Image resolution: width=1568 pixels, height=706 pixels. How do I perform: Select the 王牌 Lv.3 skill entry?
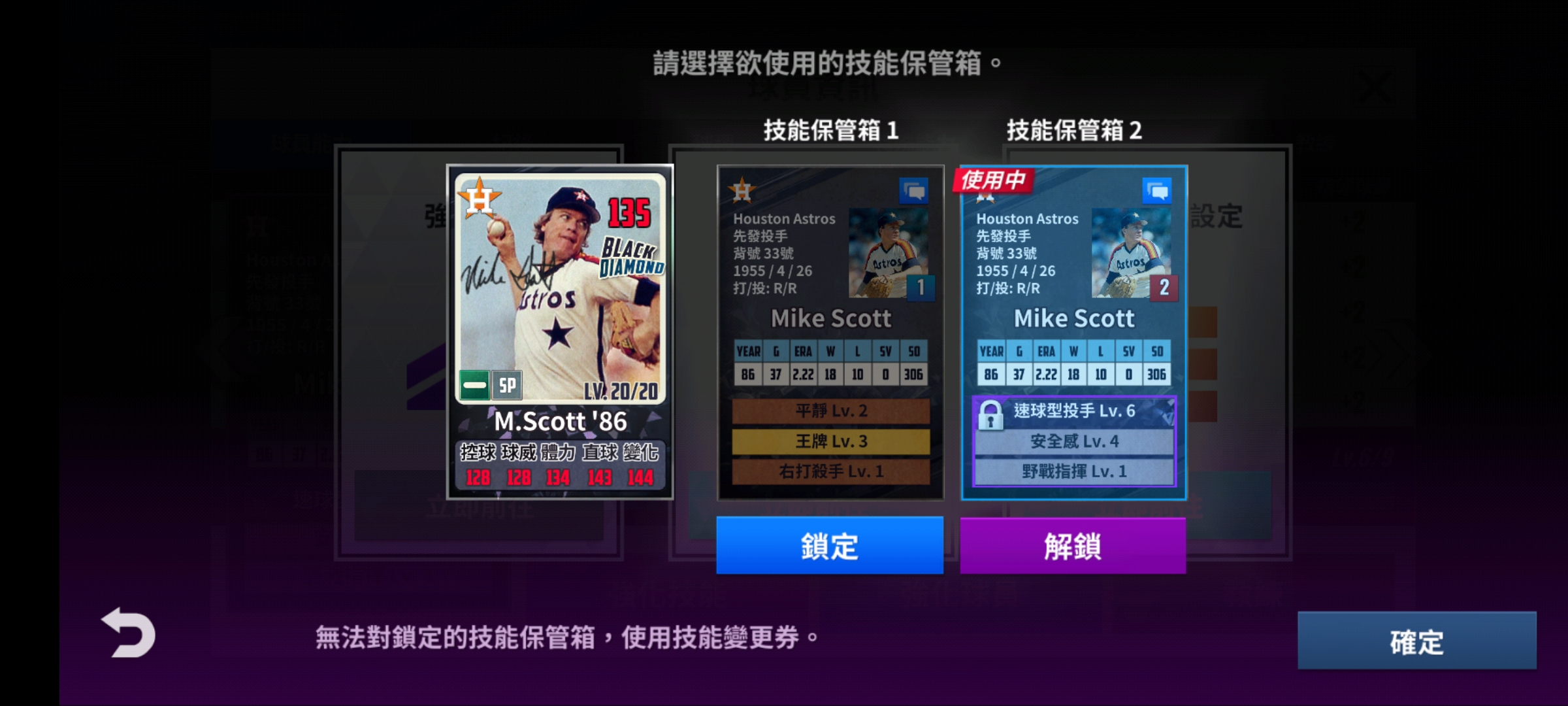click(x=830, y=443)
